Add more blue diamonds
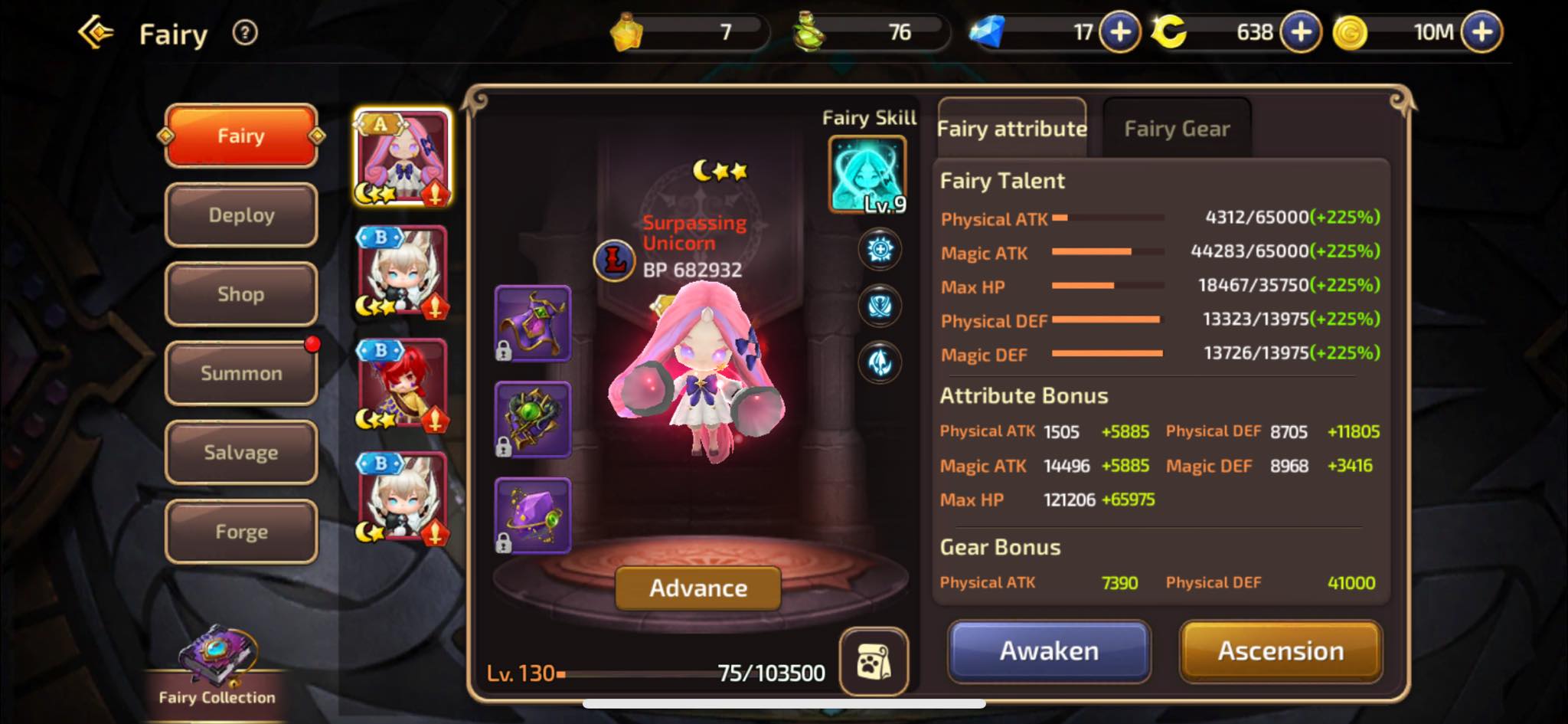Image resolution: width=1568 pixels, height=724 pixels. pyautogui.click(x=1120, y=32)
